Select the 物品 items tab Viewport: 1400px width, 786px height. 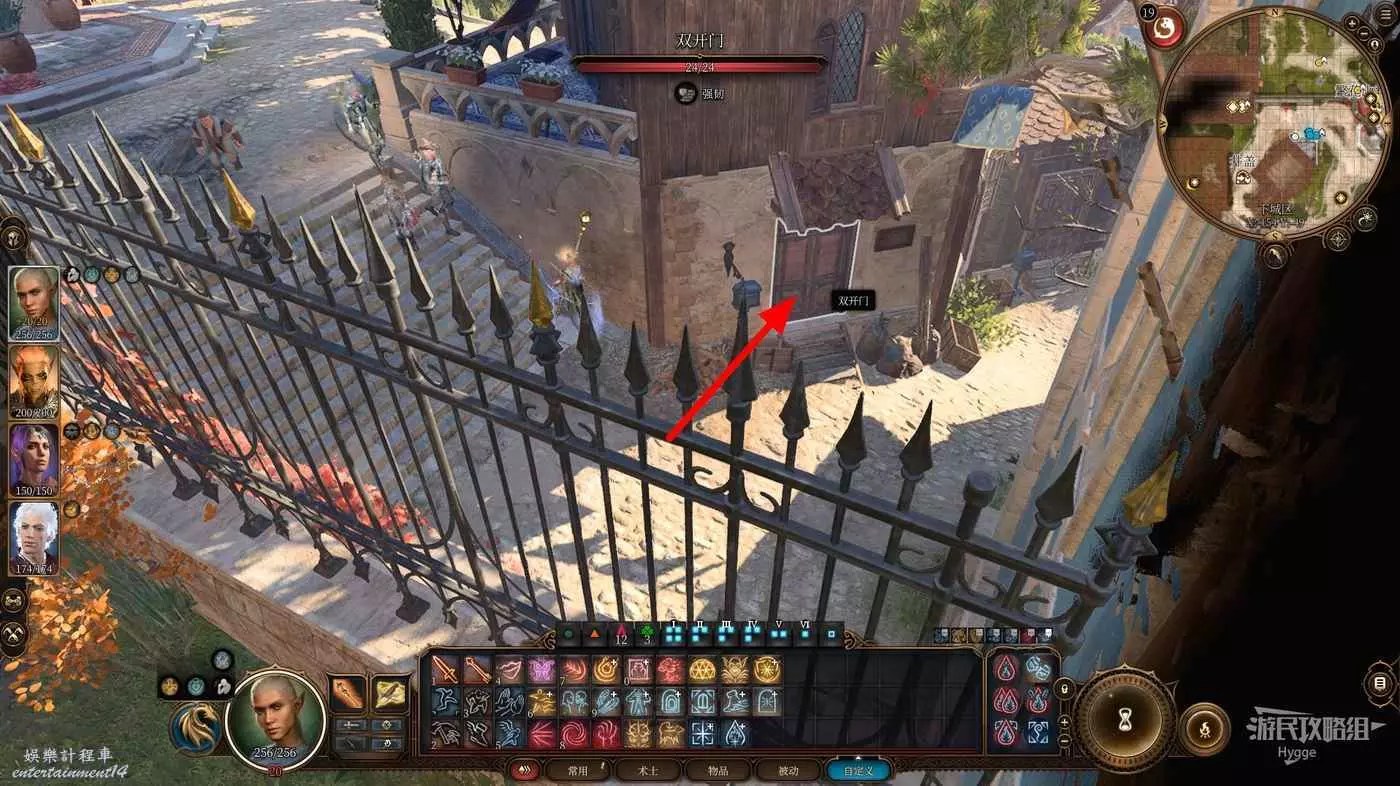click(x=719, y=771)
